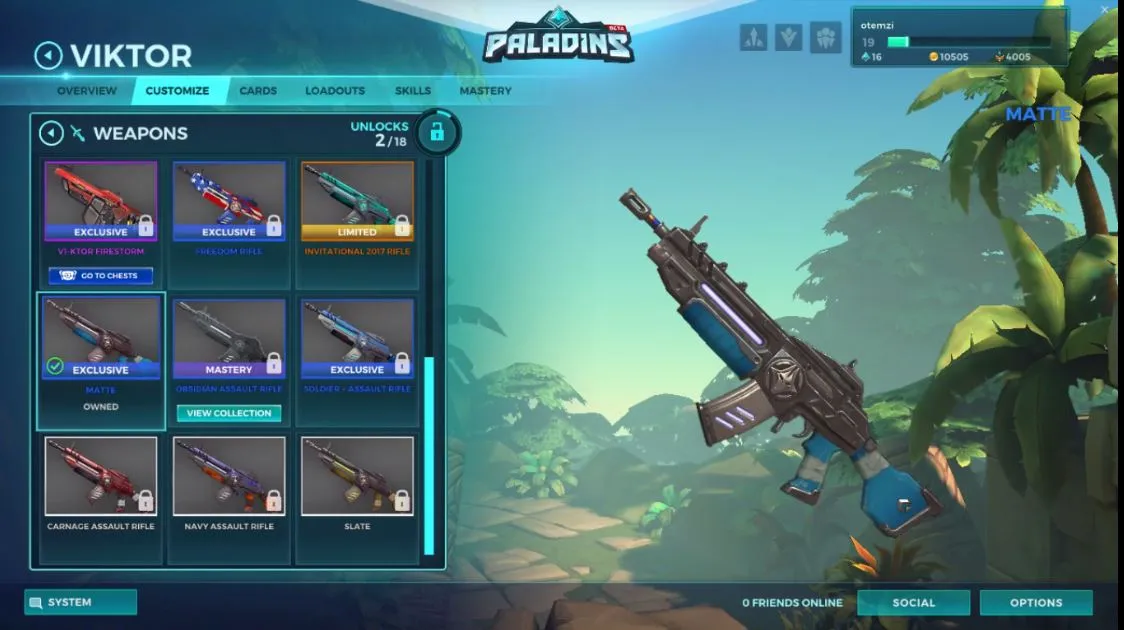Show the Mastery tab

click(485, 91)
